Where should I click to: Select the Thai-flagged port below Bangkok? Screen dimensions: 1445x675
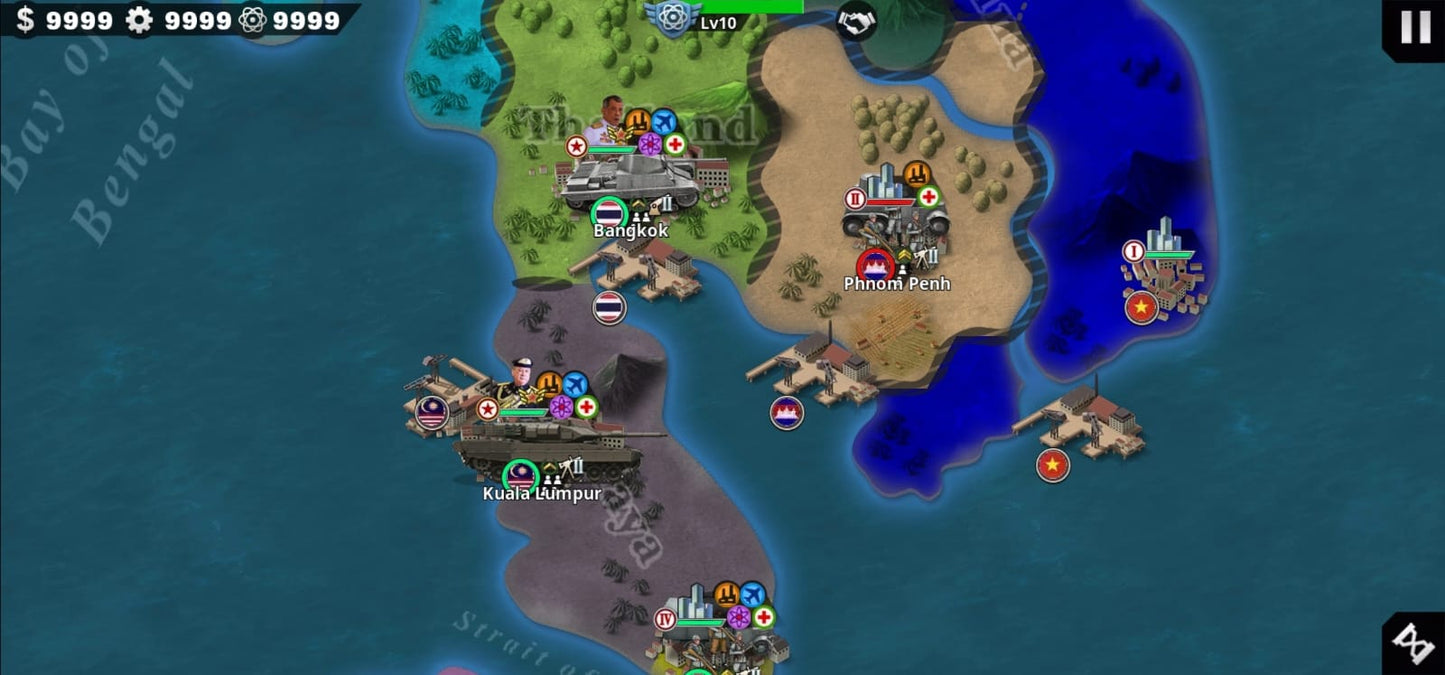(638, 270)
